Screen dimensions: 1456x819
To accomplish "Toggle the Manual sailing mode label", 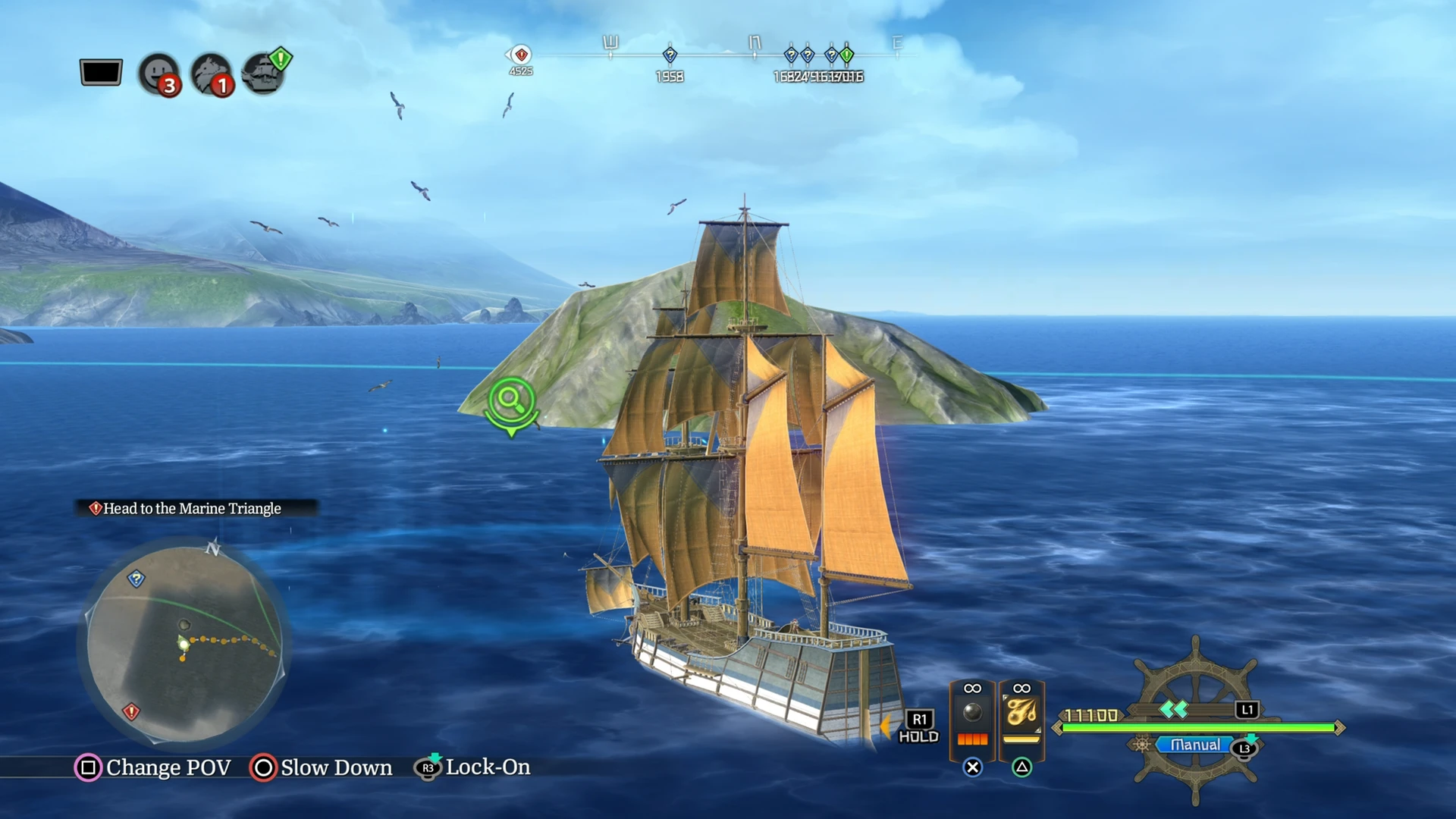I will click(x=1194, y=745).
